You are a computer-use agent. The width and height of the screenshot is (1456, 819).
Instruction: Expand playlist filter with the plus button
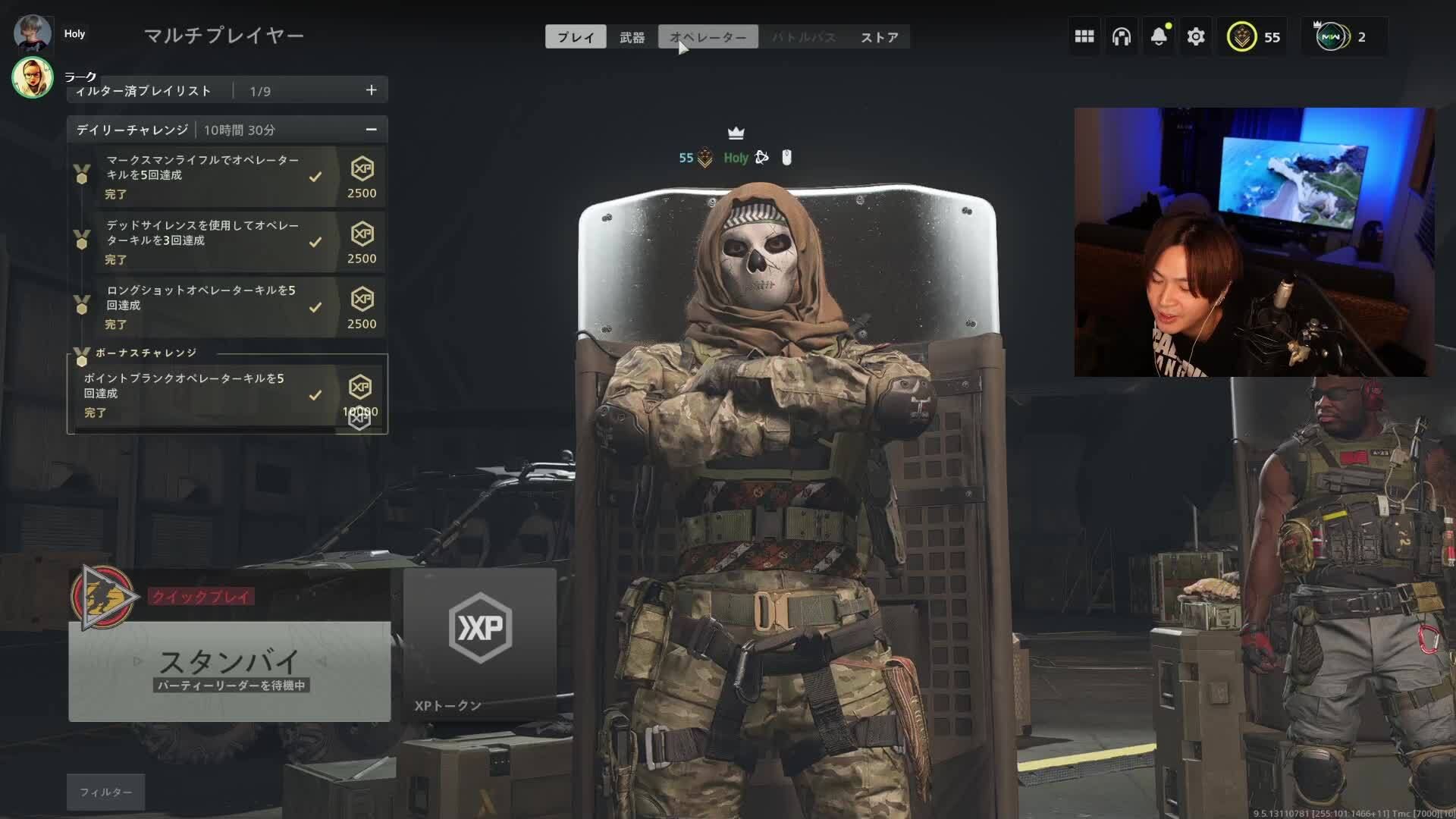pos(371,89)
